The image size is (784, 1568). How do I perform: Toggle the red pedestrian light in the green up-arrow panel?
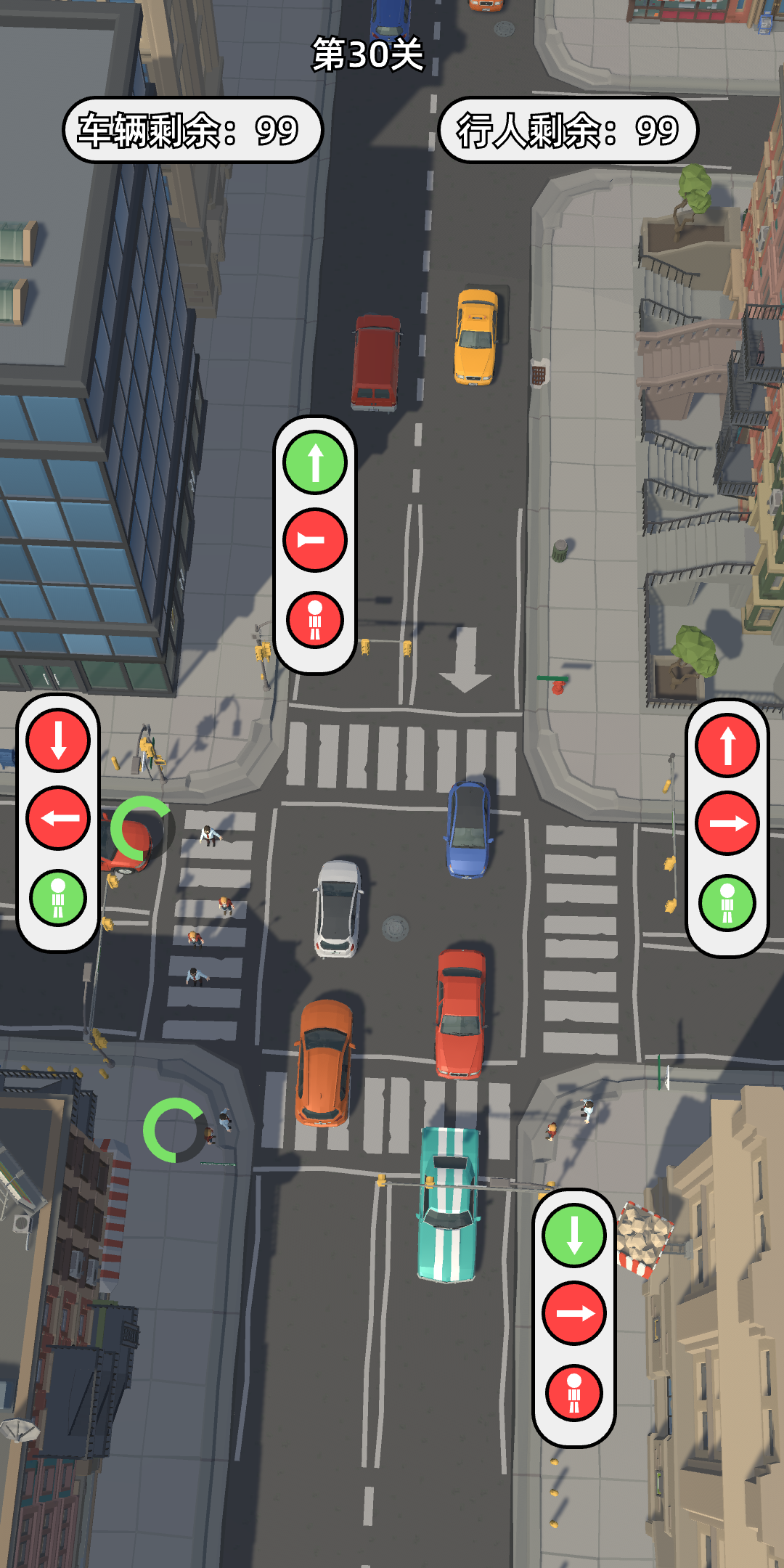(314, 620)
